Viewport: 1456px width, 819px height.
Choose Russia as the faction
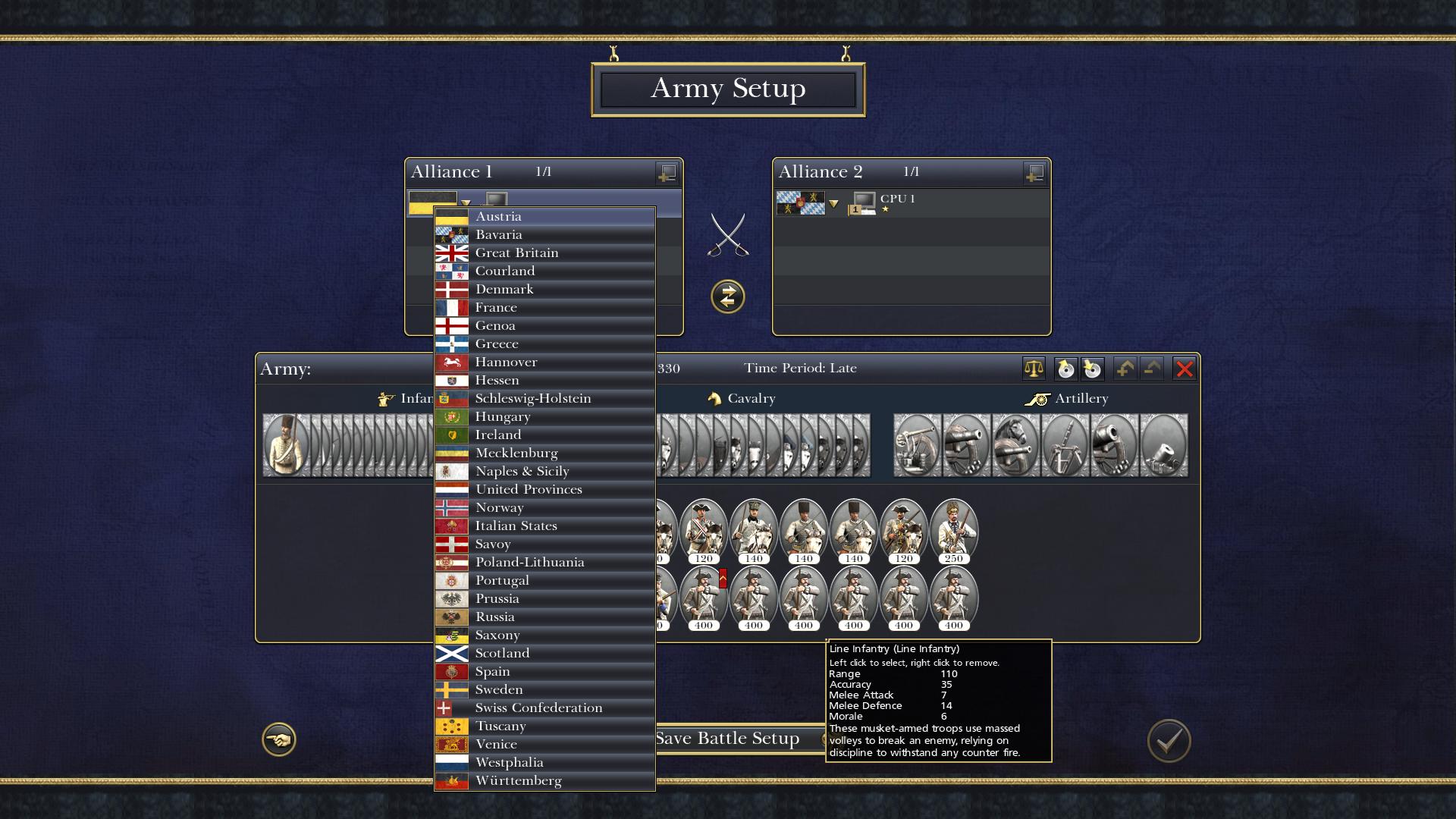click(544, 617)
